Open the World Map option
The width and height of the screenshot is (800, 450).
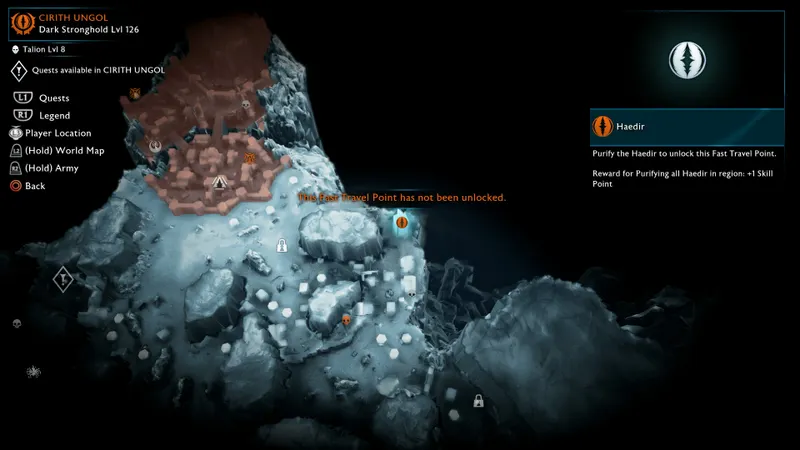[71, 150]
